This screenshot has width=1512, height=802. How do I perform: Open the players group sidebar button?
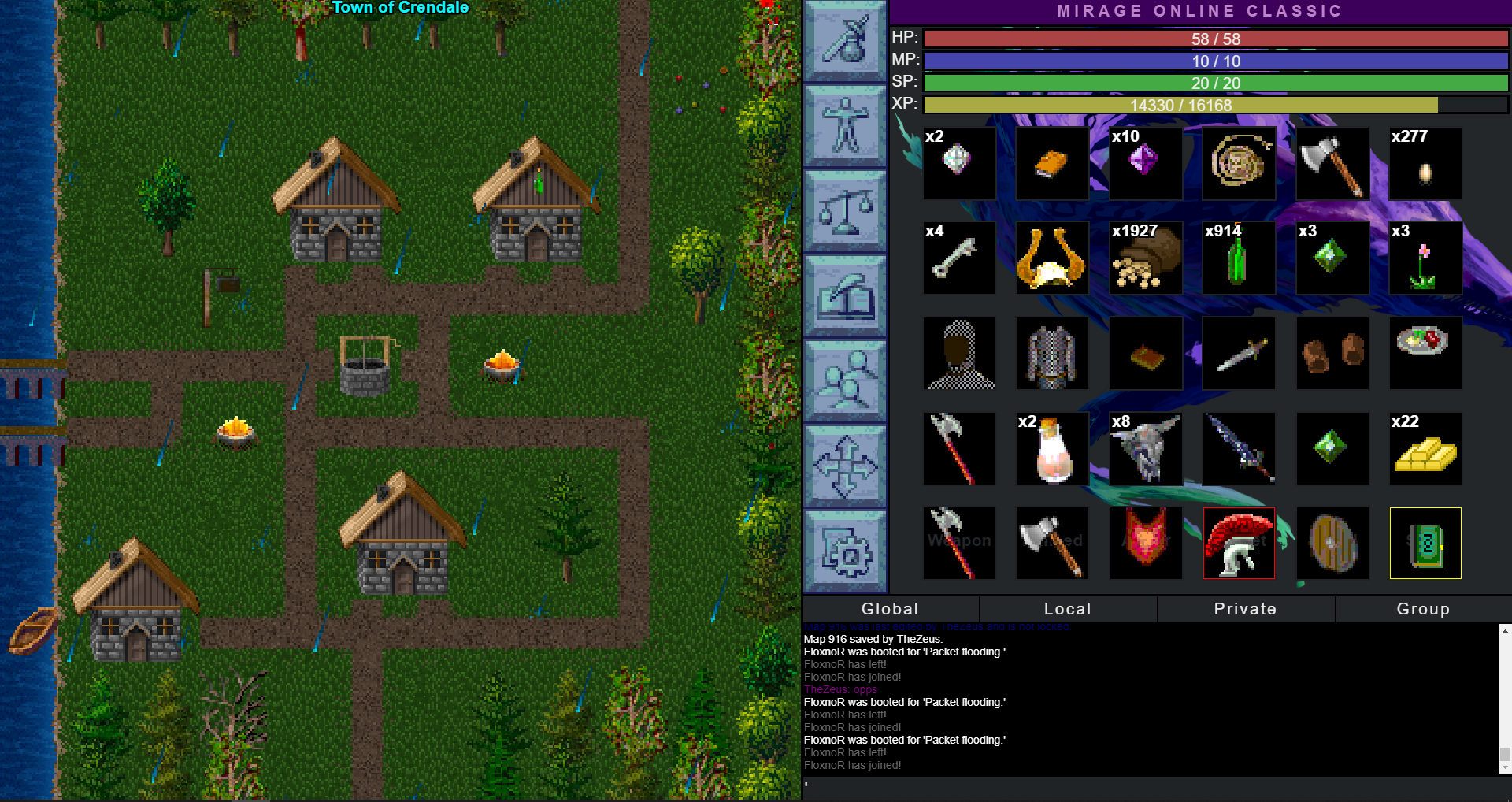click(845, 381)
